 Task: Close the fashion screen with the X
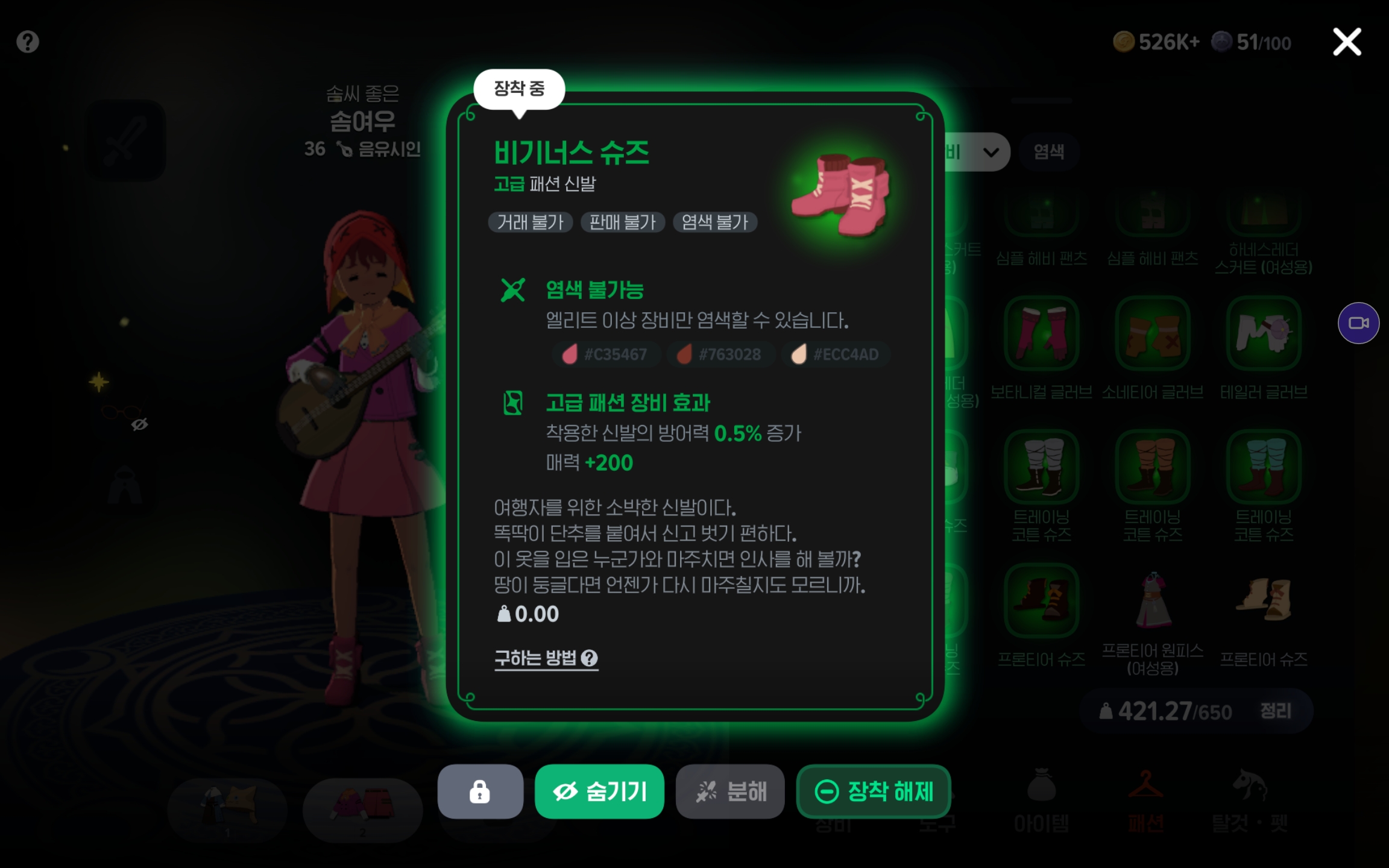click(1347, 42)
